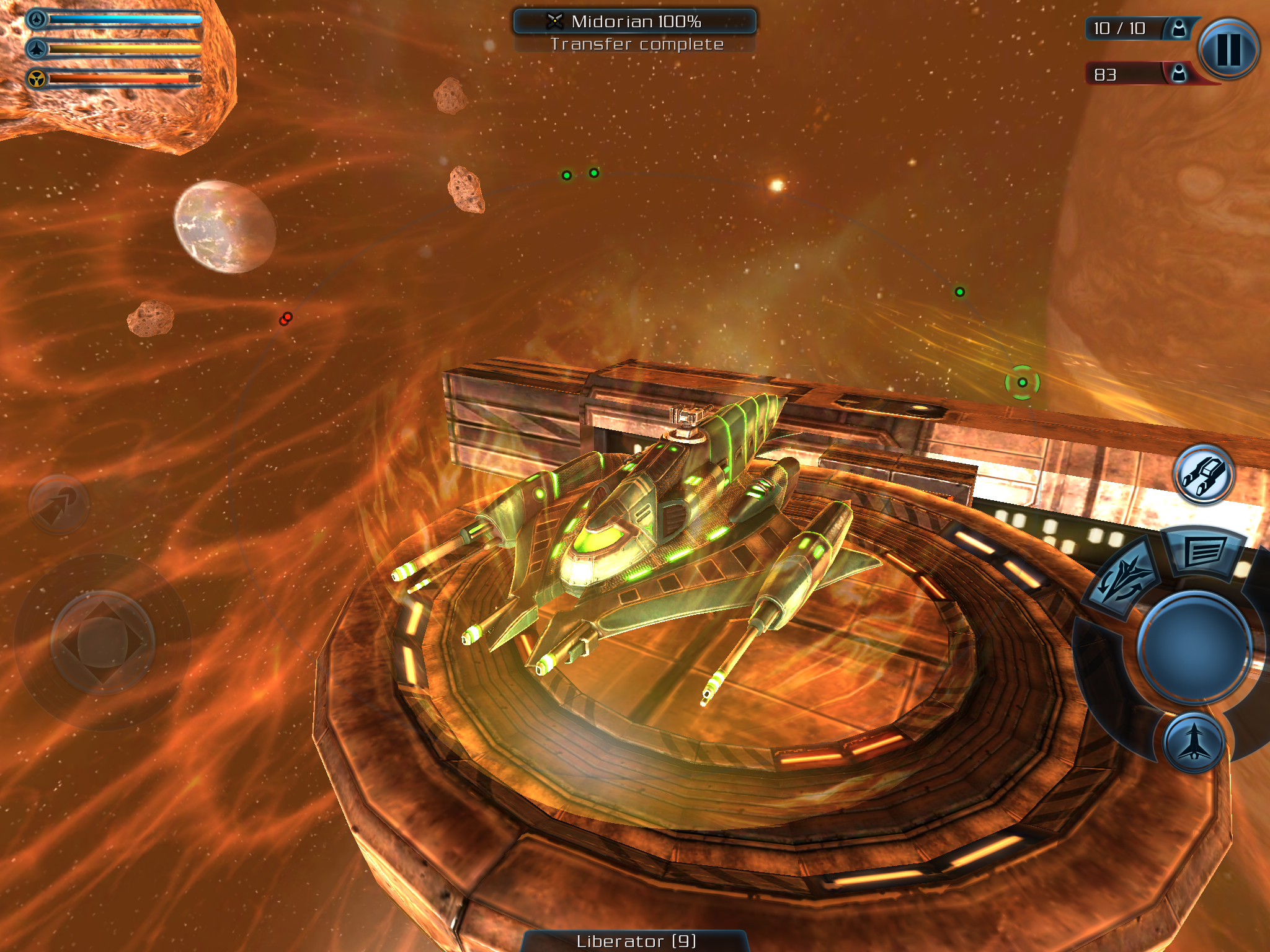Open the list menu panel button
The width and height of the screenshot is (1270, 952).
tap(1204, 552)
